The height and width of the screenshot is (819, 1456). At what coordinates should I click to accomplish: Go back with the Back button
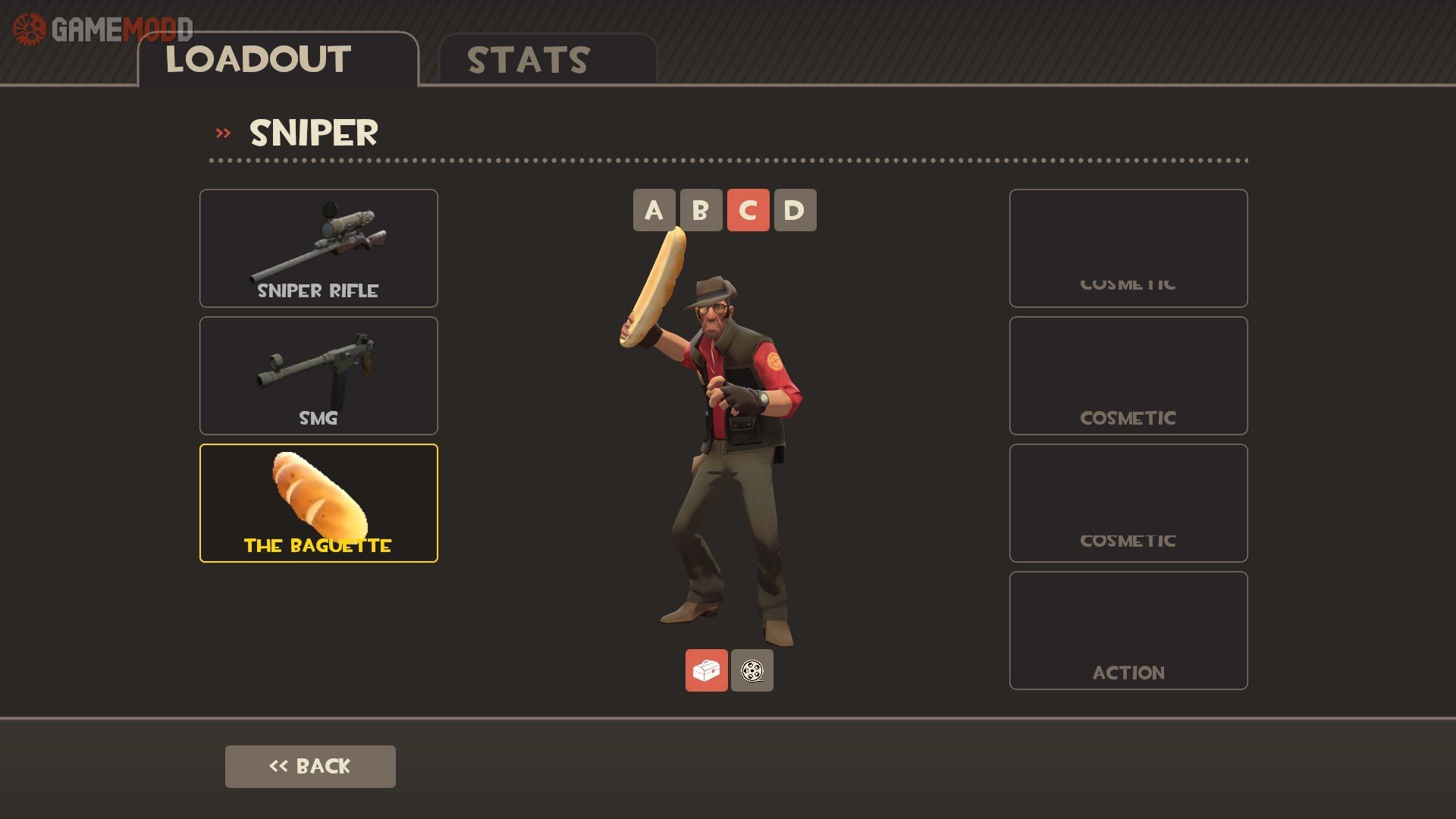click(x=310, y=766)
